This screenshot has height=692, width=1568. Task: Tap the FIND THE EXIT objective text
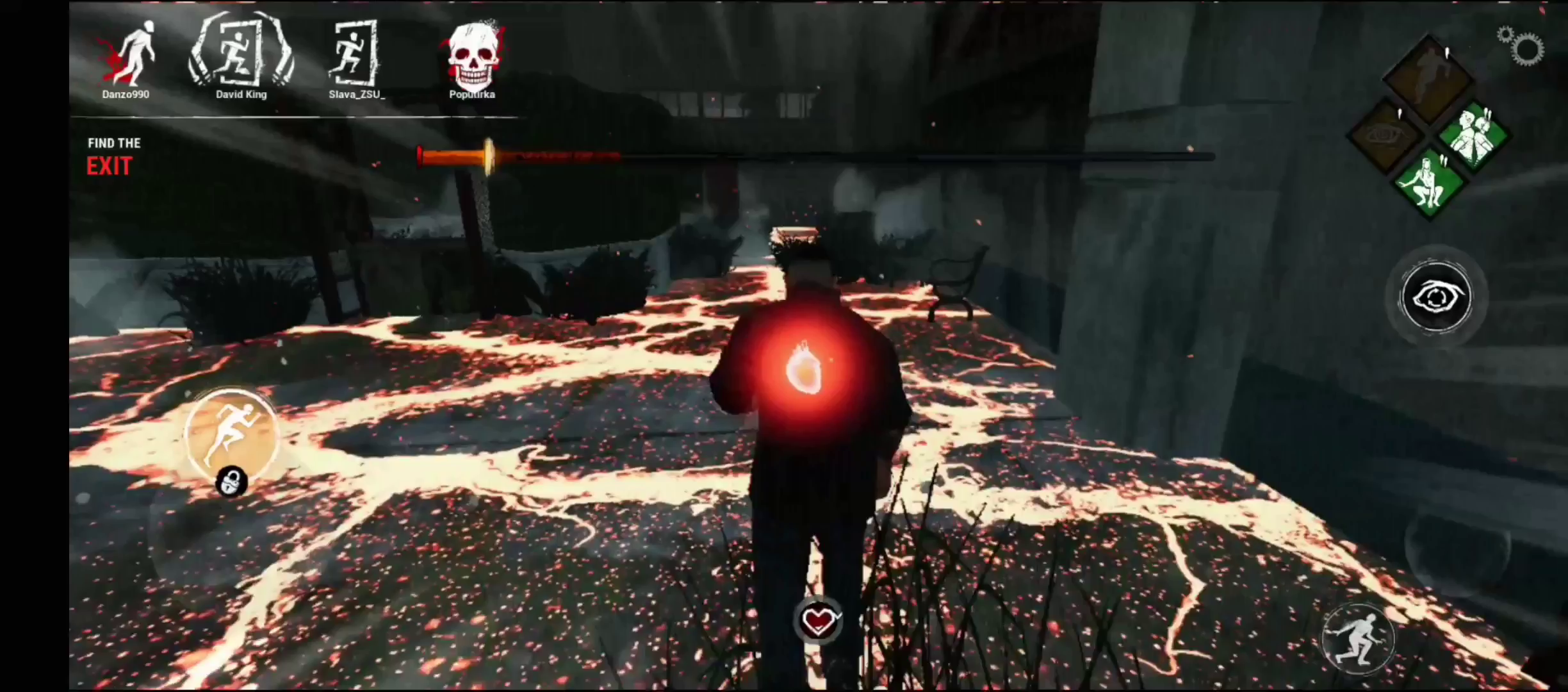(113, 157)
